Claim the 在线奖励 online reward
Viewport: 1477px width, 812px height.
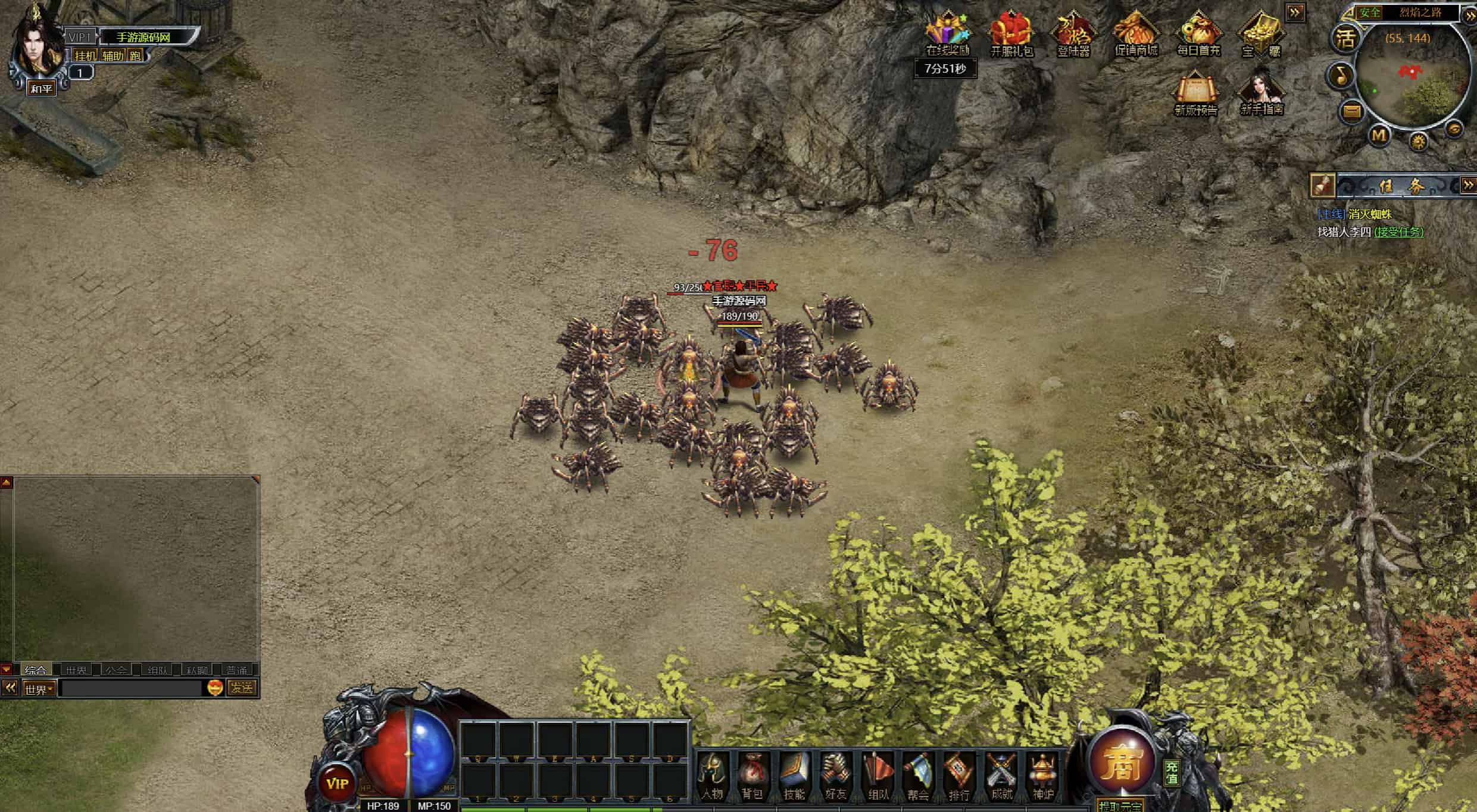948,35
